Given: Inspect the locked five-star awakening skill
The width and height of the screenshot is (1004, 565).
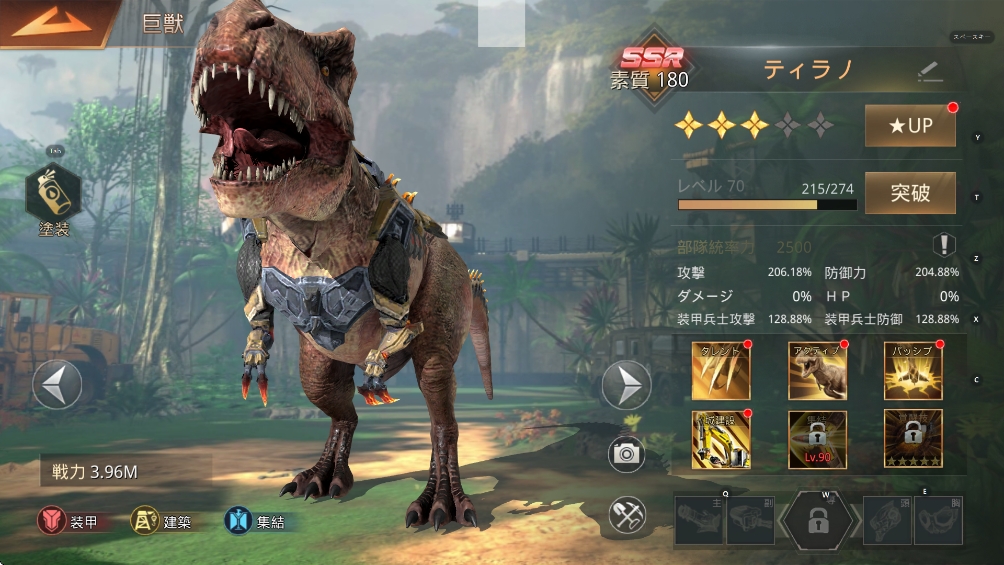Looking at the screenshot, I should [x=912, y=440].
